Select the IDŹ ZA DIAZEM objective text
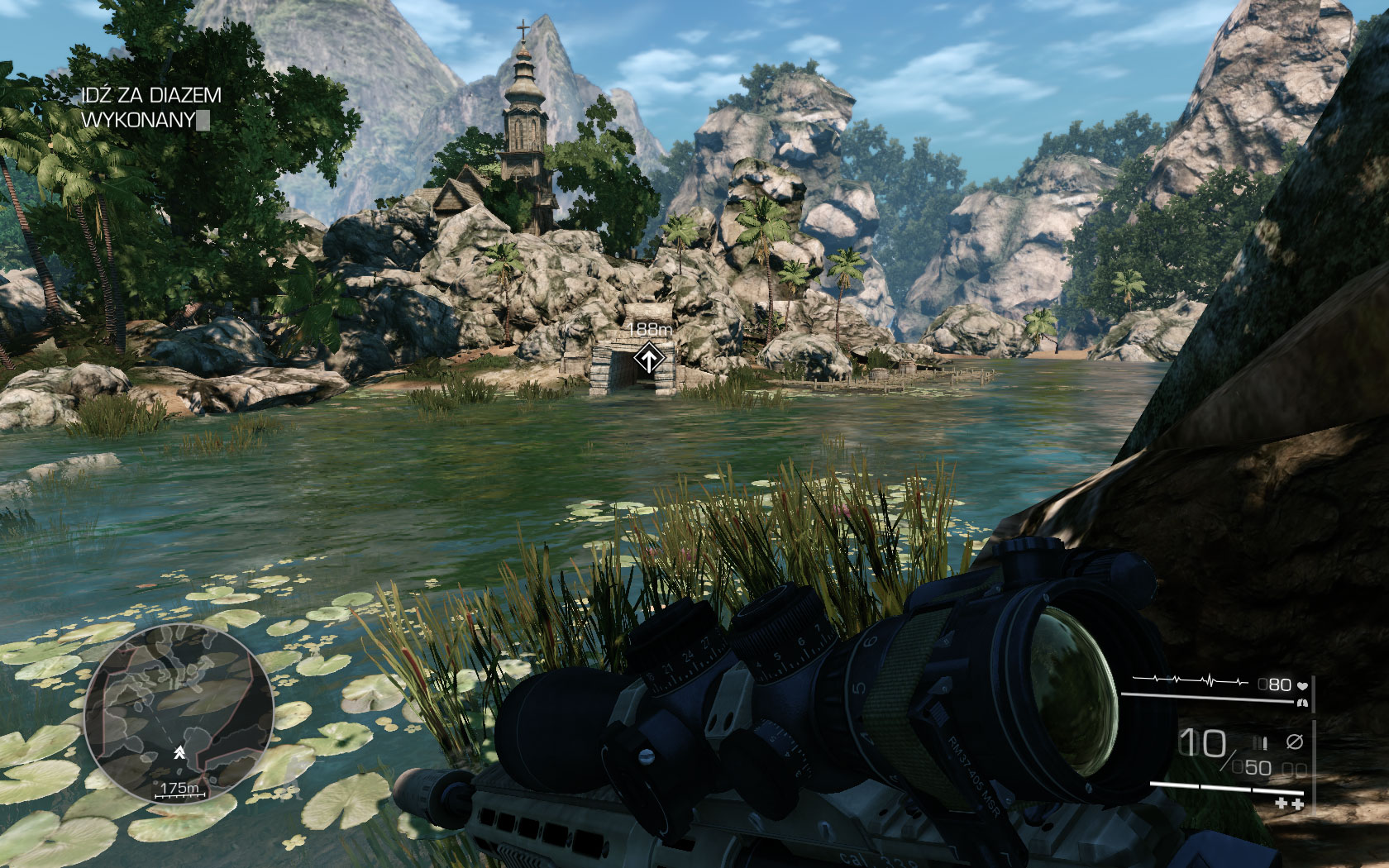 (152, 96)
